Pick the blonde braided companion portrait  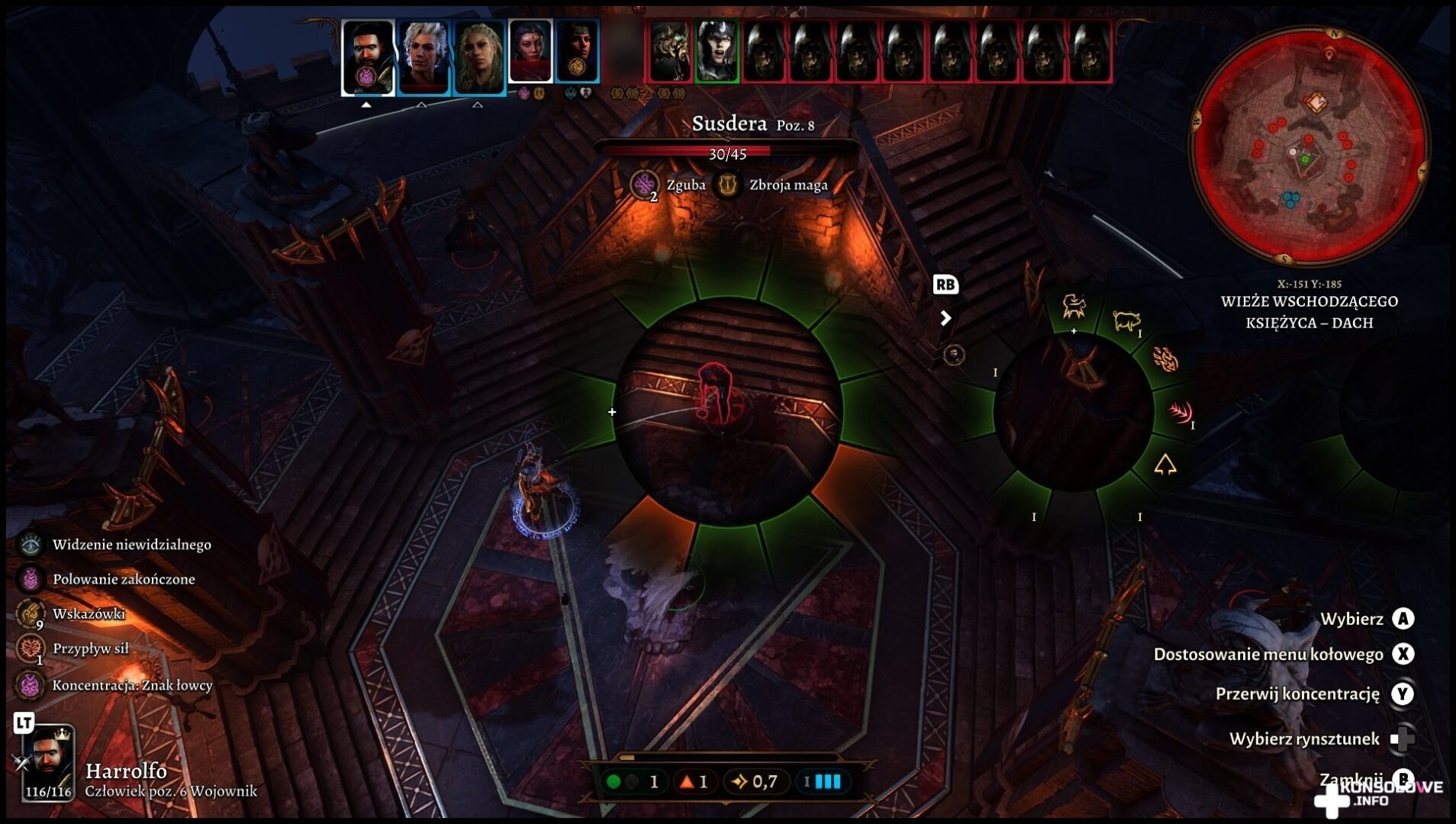click(479, 56)
